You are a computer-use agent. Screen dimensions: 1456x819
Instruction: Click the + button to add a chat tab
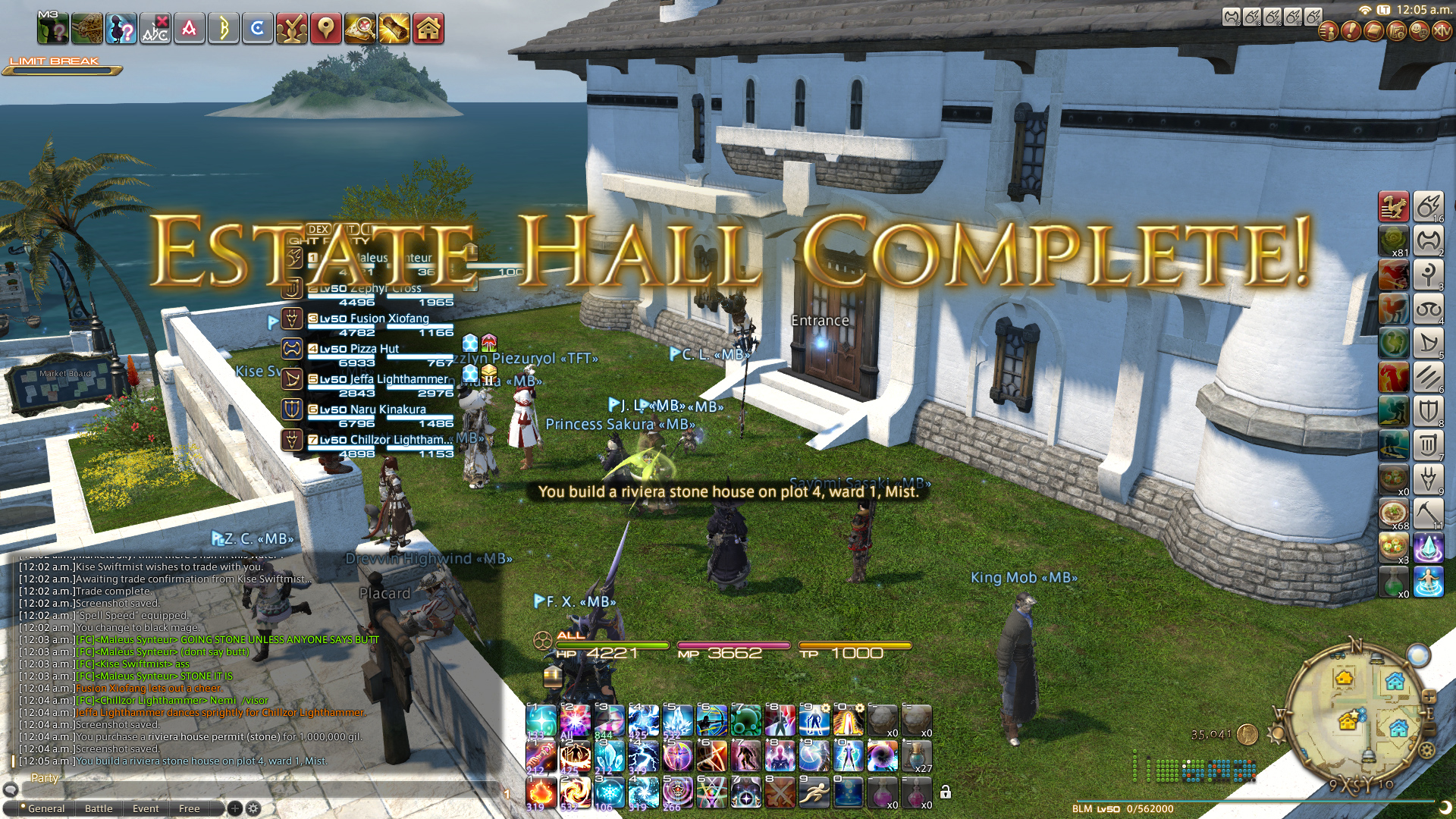[235, 808]
